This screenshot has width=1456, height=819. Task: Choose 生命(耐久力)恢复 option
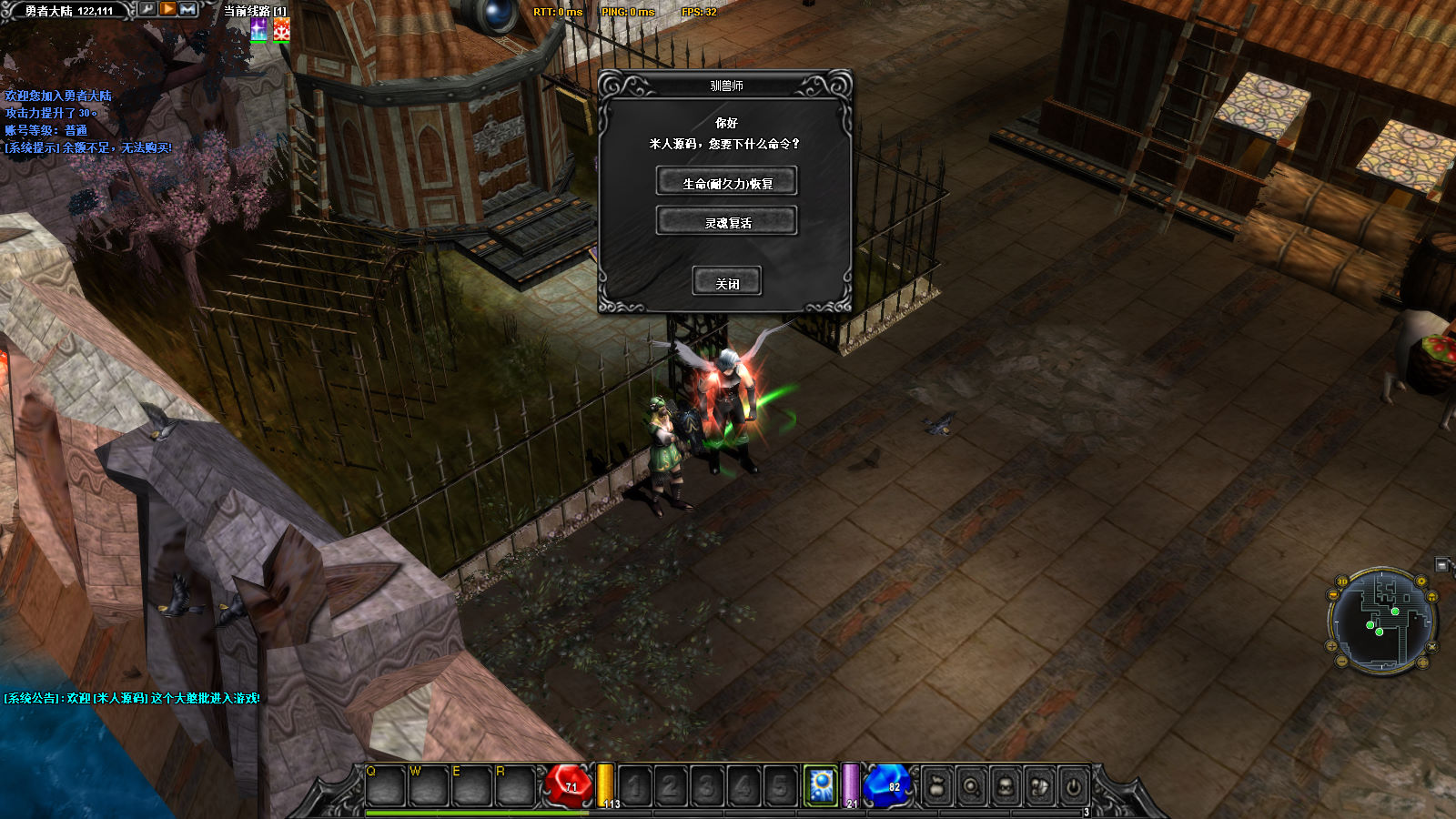pos(726,182)
